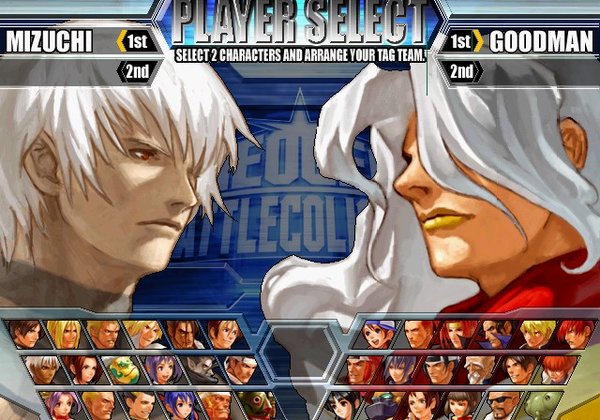Image resolution: width=600 pixels, height=420 pixels.
Task: Click Goodman's 1st team slot
Action: [461, 41]
